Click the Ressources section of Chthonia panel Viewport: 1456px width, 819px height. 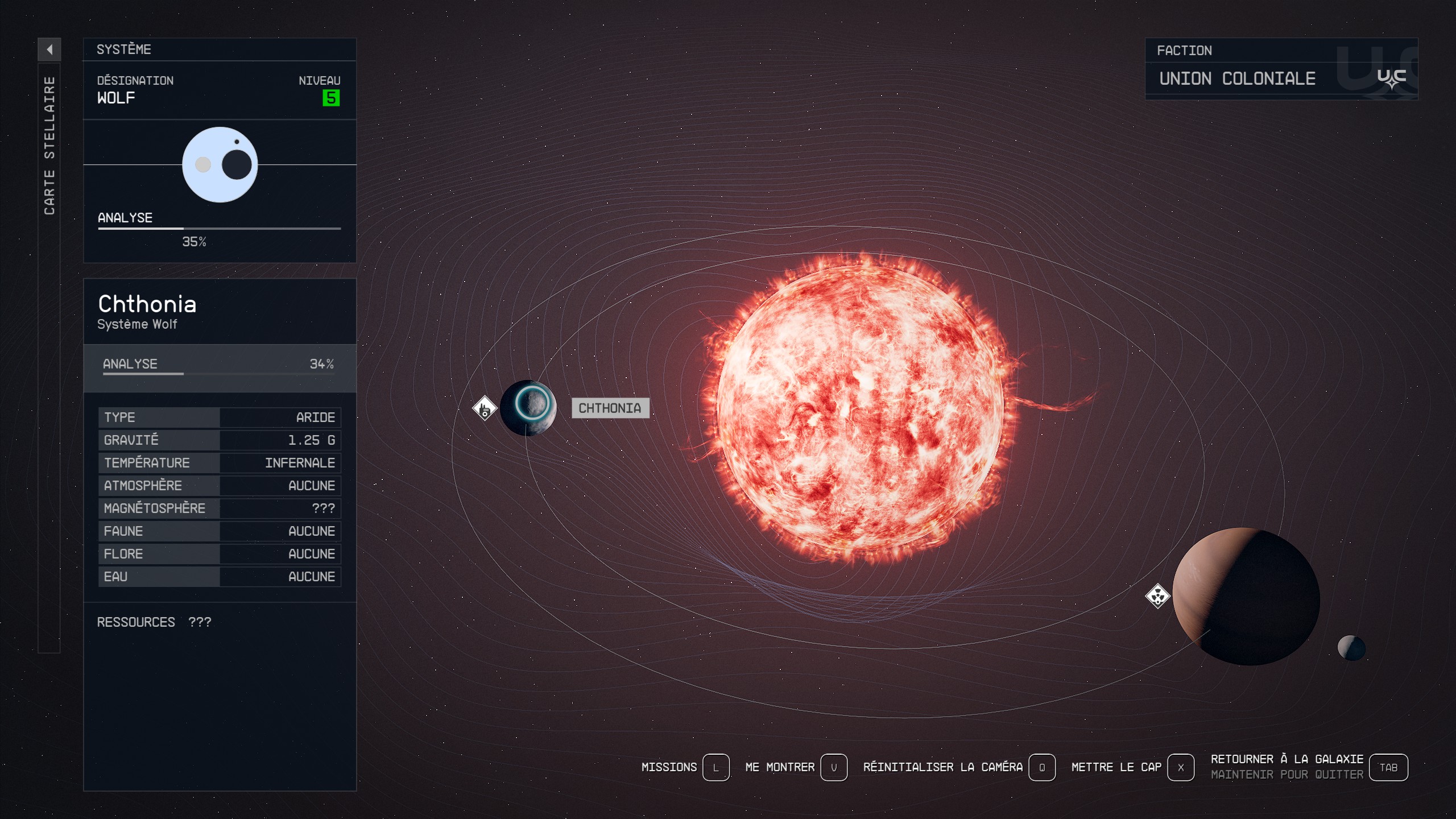154,622
